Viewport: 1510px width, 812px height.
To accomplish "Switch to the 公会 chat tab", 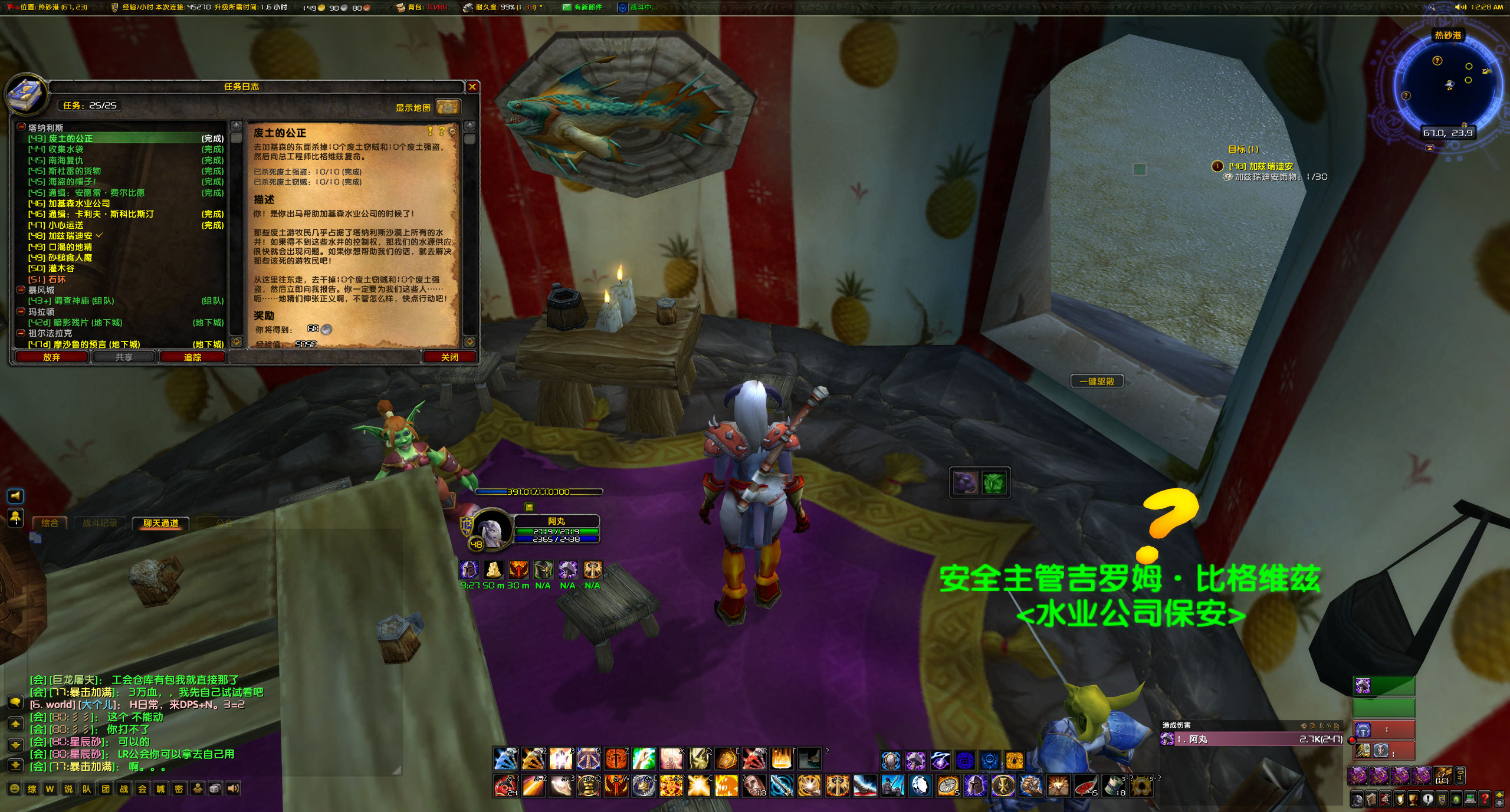I will pos(226,522).
